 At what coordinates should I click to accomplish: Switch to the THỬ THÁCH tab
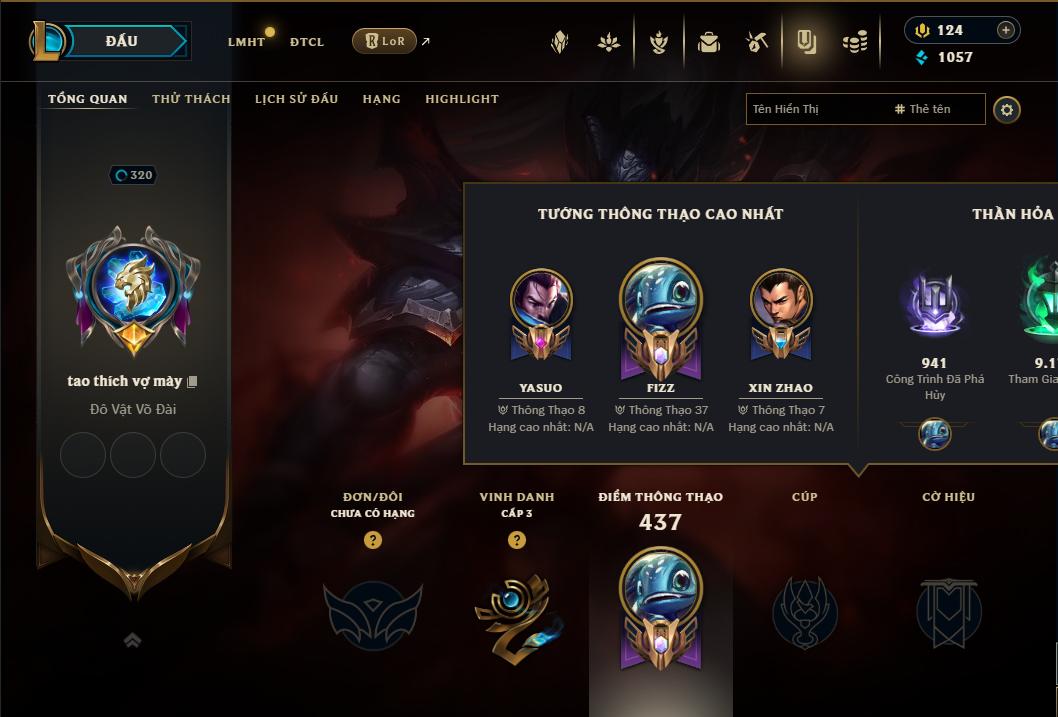click(x=191, y=99)
